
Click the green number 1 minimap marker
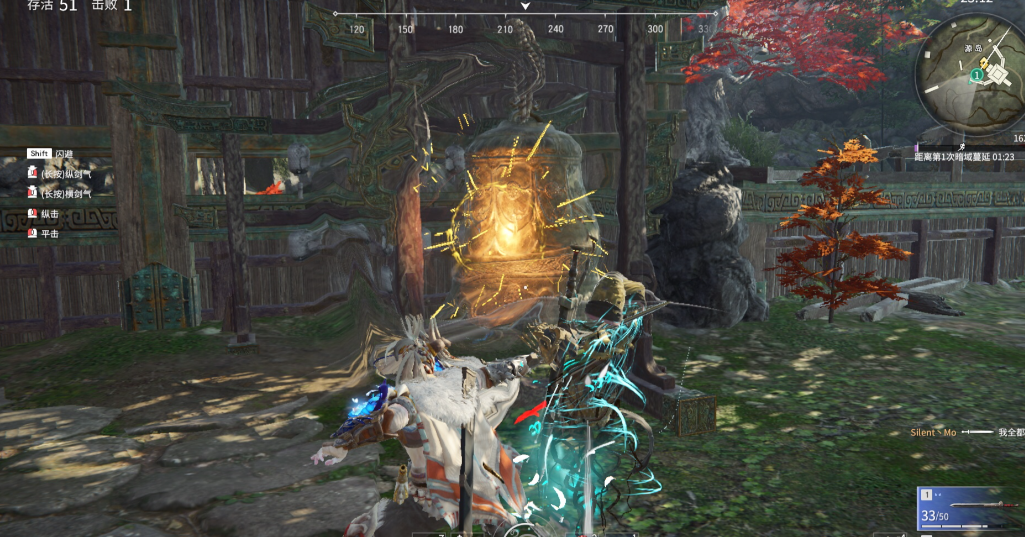coord(976,75)
